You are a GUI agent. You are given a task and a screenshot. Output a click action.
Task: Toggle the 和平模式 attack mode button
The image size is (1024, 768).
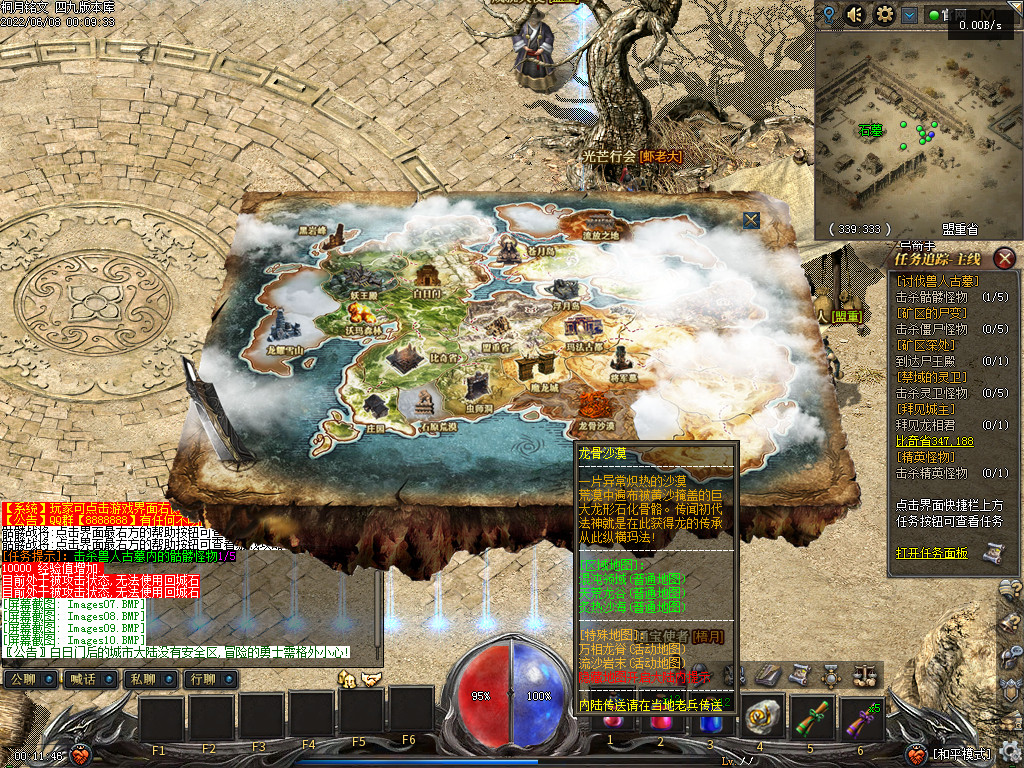[x=961, y=754]
